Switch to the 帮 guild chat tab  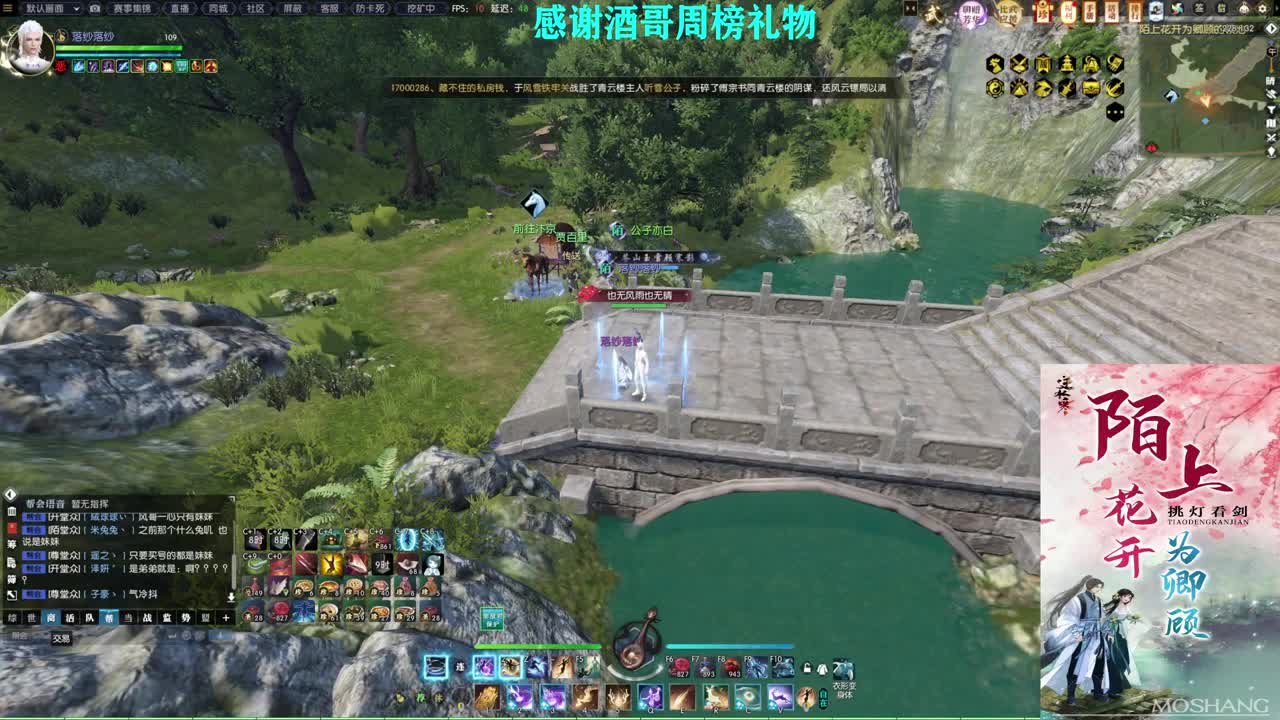[x=109, y=618]
